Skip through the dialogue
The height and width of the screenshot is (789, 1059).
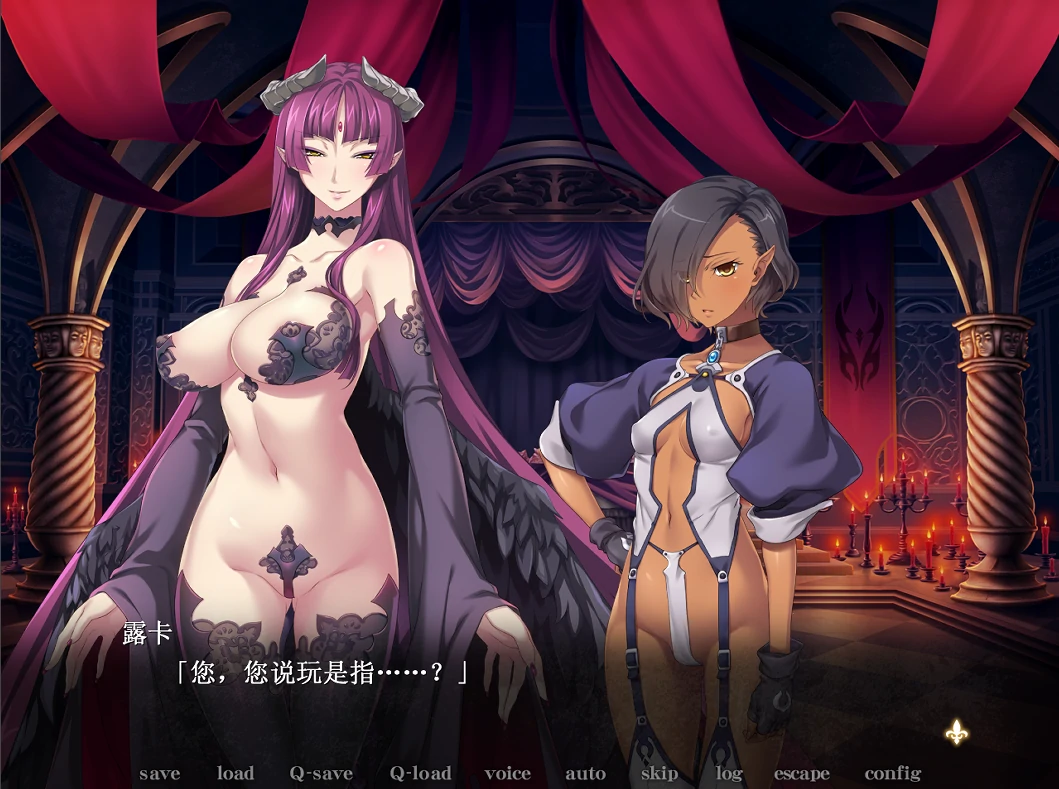659,774
